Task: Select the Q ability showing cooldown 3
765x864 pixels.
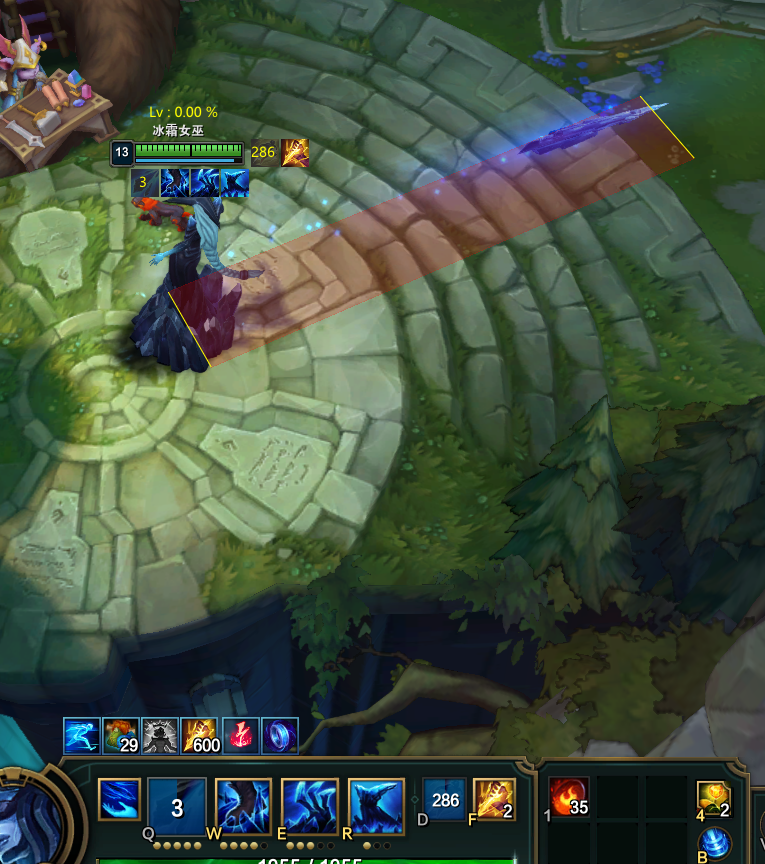Action: point(177,806)
